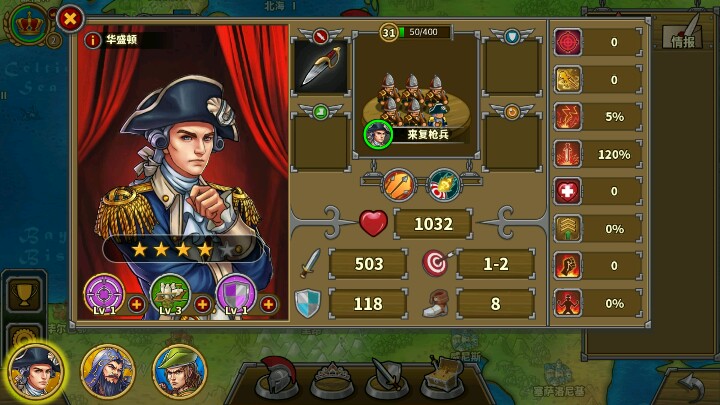The height and width of the screenshot is (405, 720).
Task: Click the return arrow button
Action: [x=690, y=382]
